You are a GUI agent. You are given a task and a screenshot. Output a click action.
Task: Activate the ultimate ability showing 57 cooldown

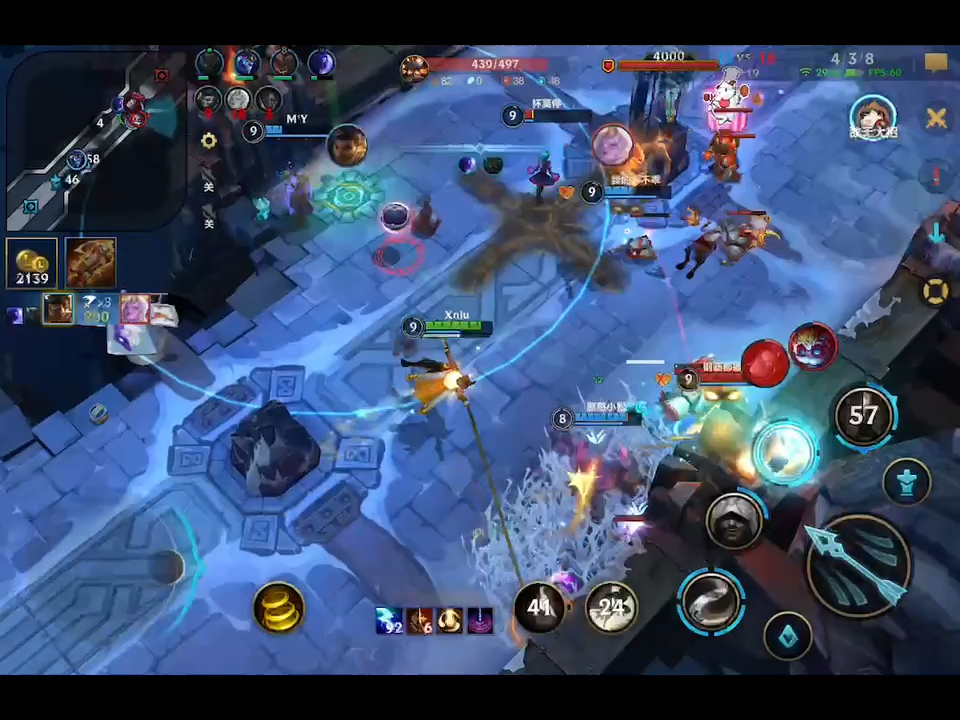coord(864,416)
